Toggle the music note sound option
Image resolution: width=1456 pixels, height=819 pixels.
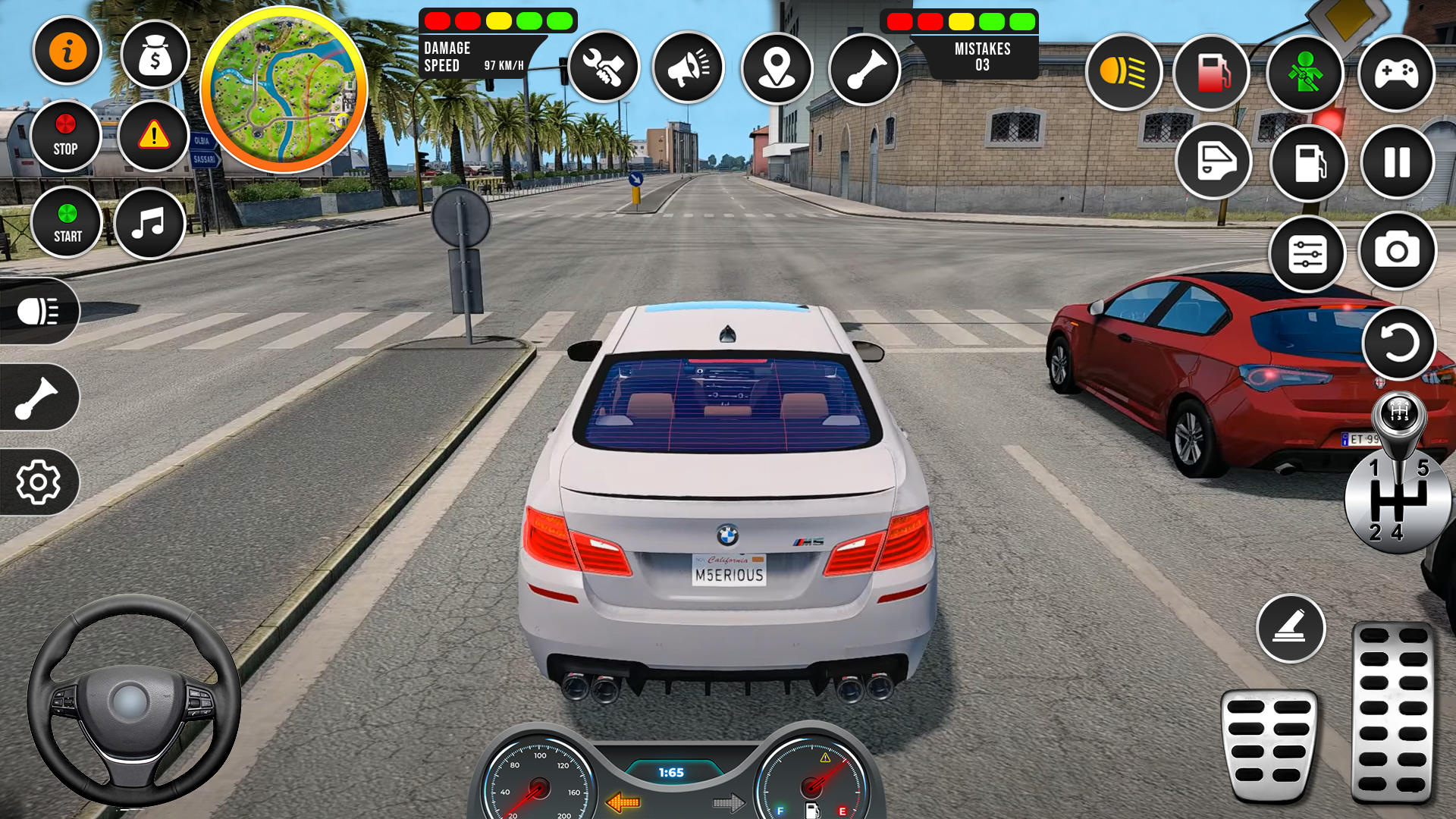(x=149, y=222)
